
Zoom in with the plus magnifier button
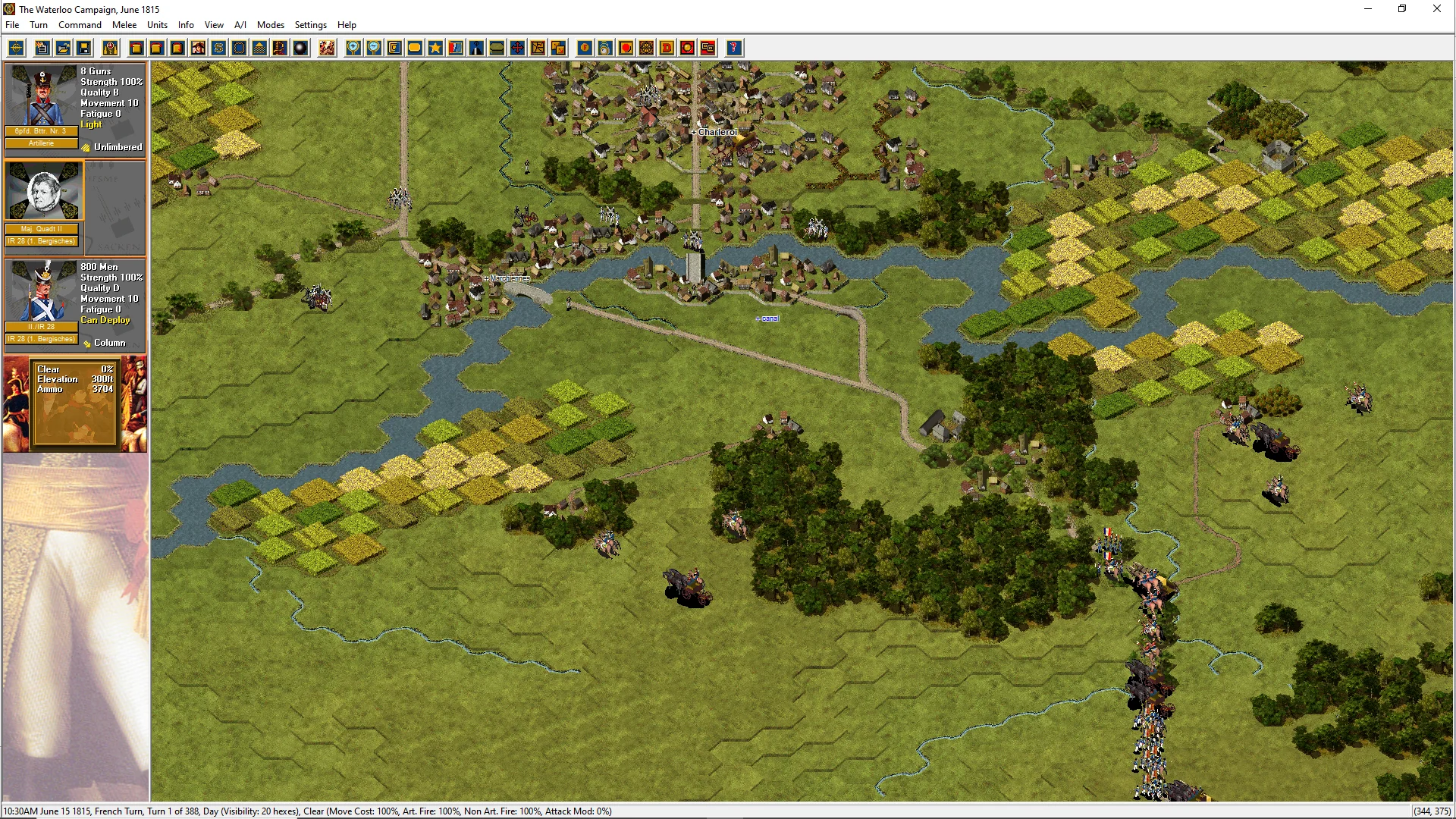click(353, 49)
